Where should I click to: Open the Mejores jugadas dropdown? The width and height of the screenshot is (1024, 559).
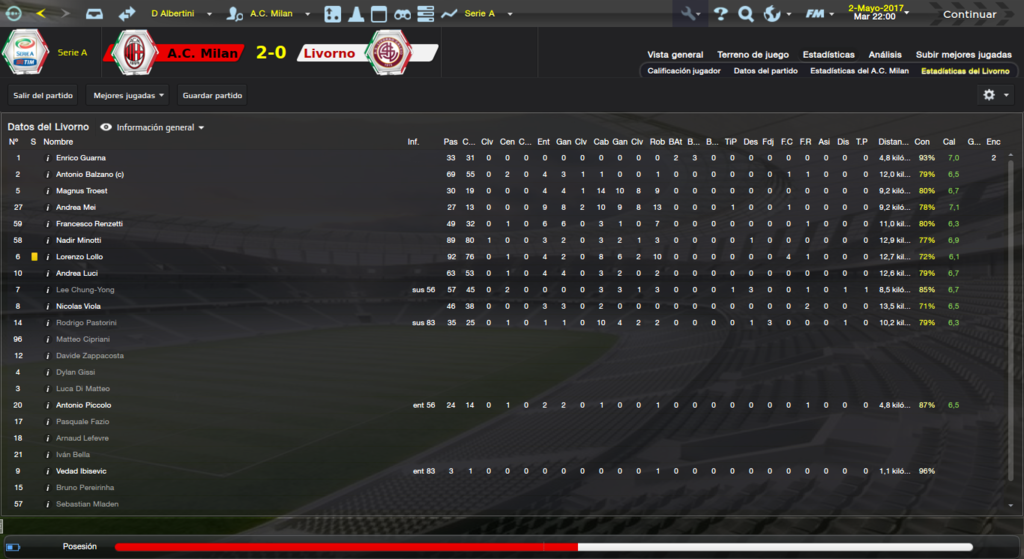click(x=128, y=95)
